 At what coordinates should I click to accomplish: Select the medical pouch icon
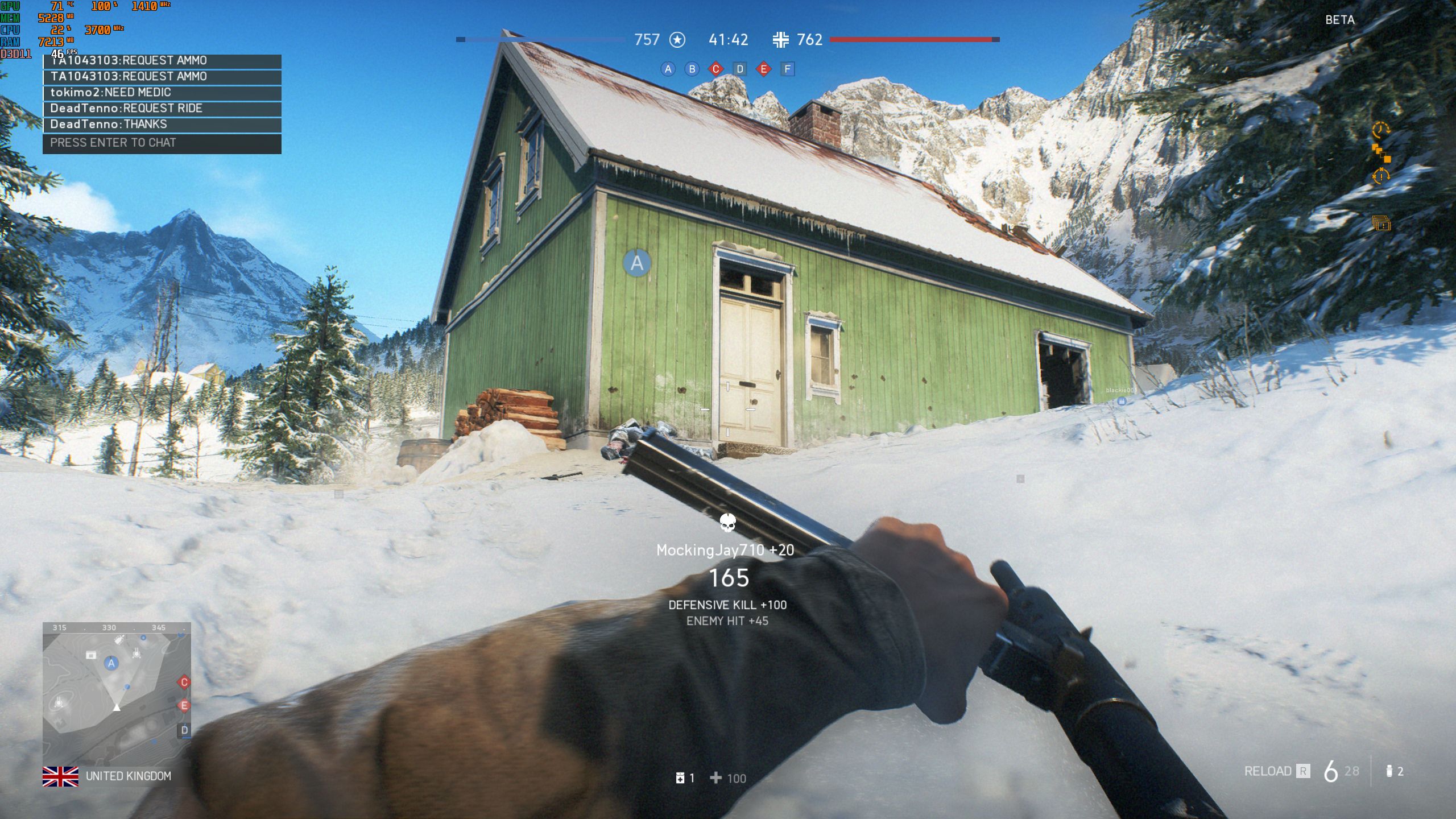coord(680,778)
